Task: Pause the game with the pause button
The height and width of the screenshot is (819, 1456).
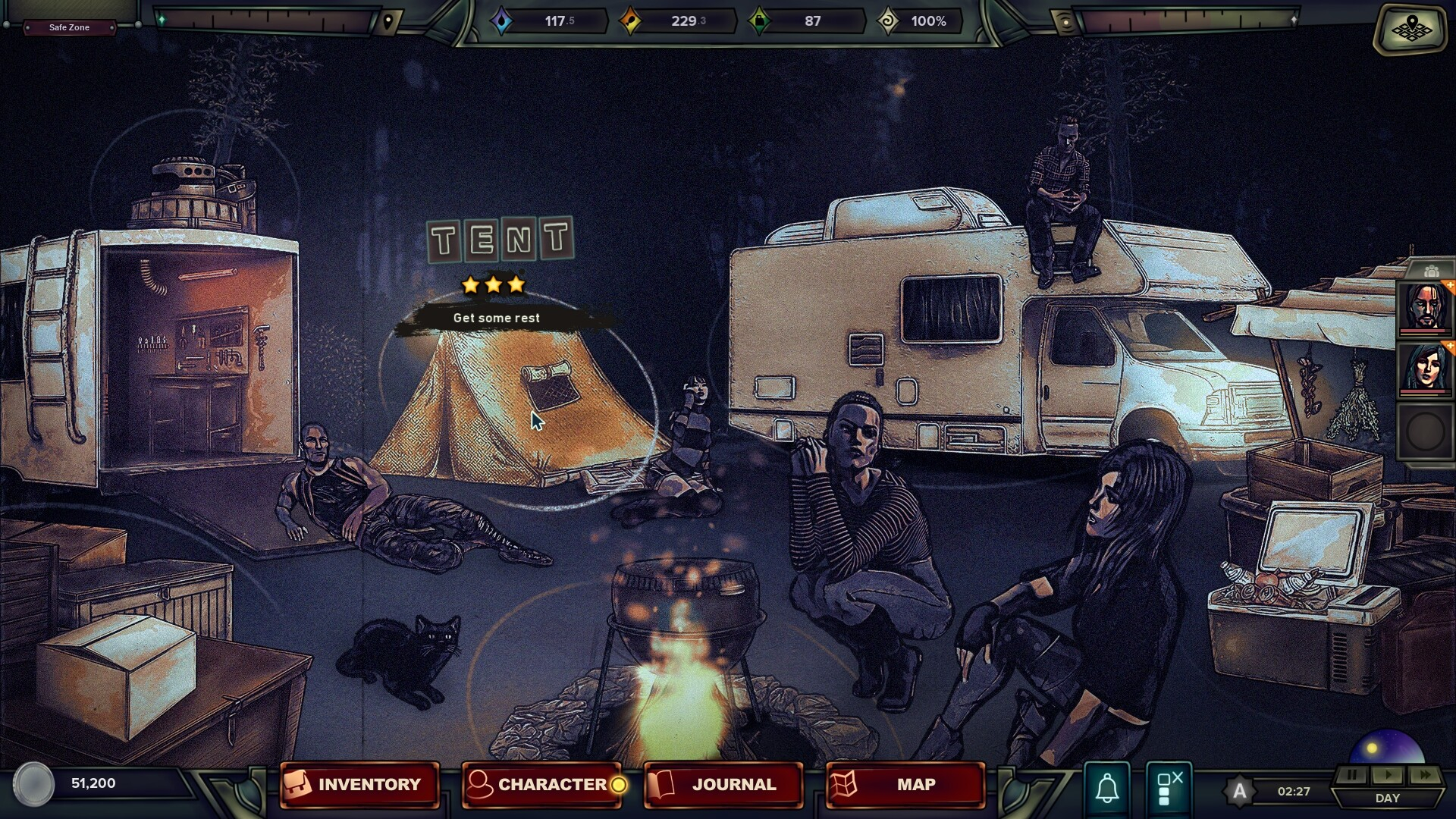Action: point(1352,775)
